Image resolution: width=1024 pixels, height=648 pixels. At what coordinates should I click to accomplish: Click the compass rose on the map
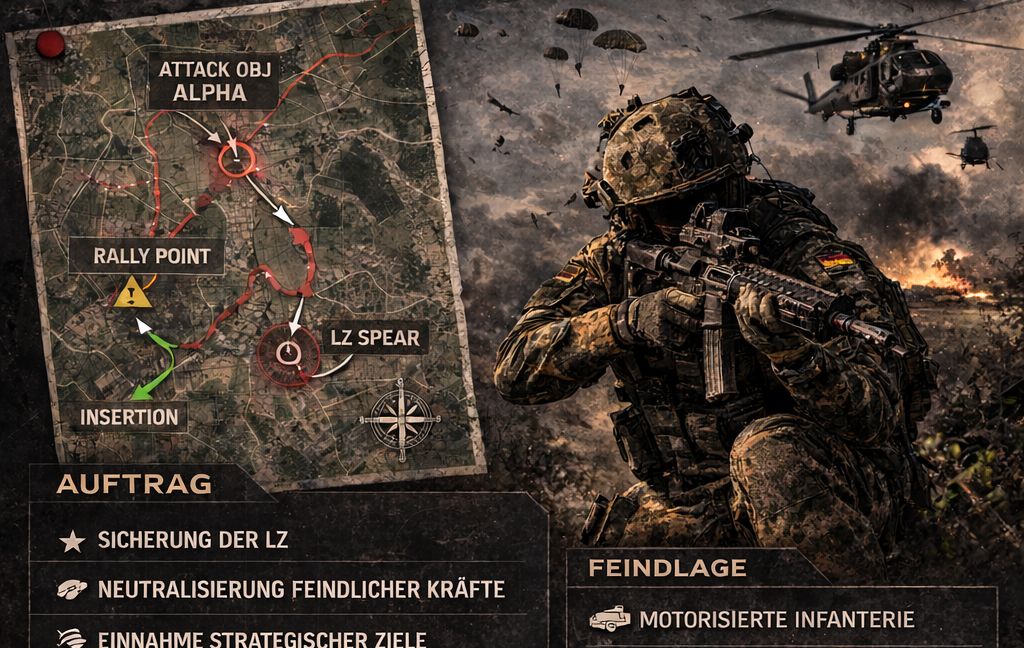(x=400, y=416)
